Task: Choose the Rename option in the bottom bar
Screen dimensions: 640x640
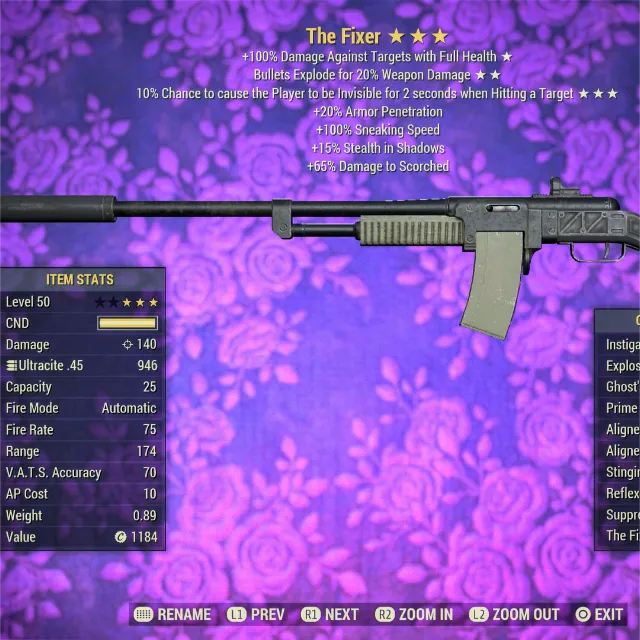Action: click(172, 614)
